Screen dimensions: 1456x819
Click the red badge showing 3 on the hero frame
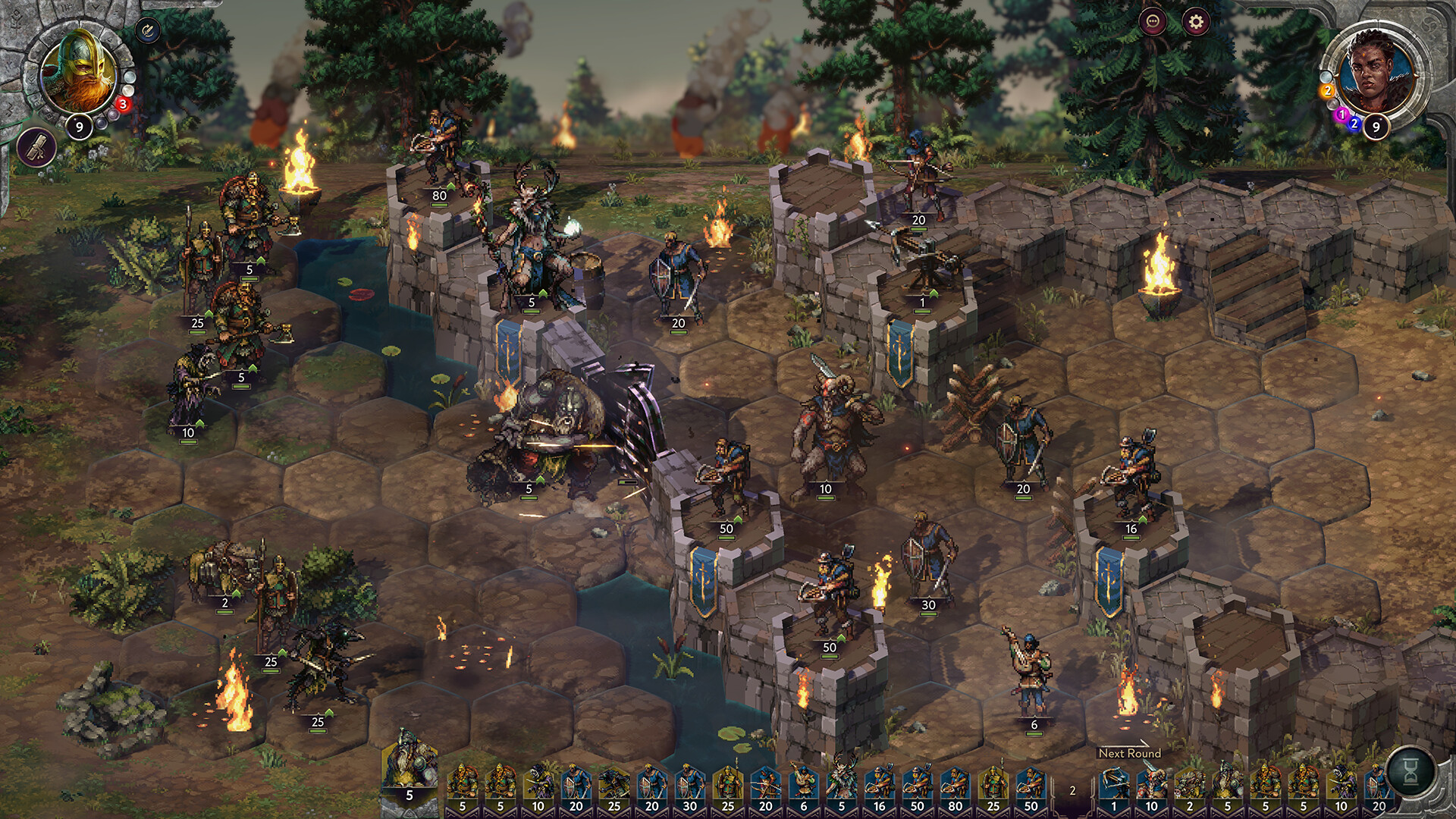pyautogui.click(x=122, y=104)
